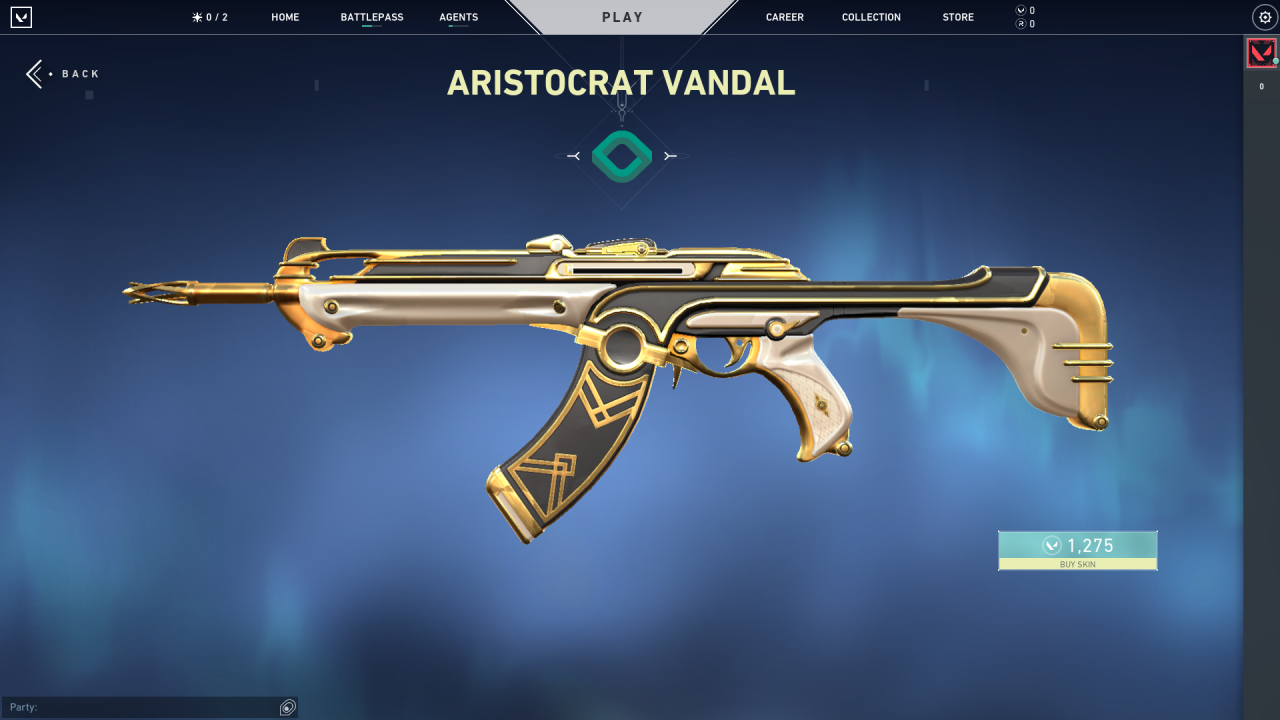Switch to the BATTLEPASS tab
The image size is (1280, 720).
click(371, 16)
